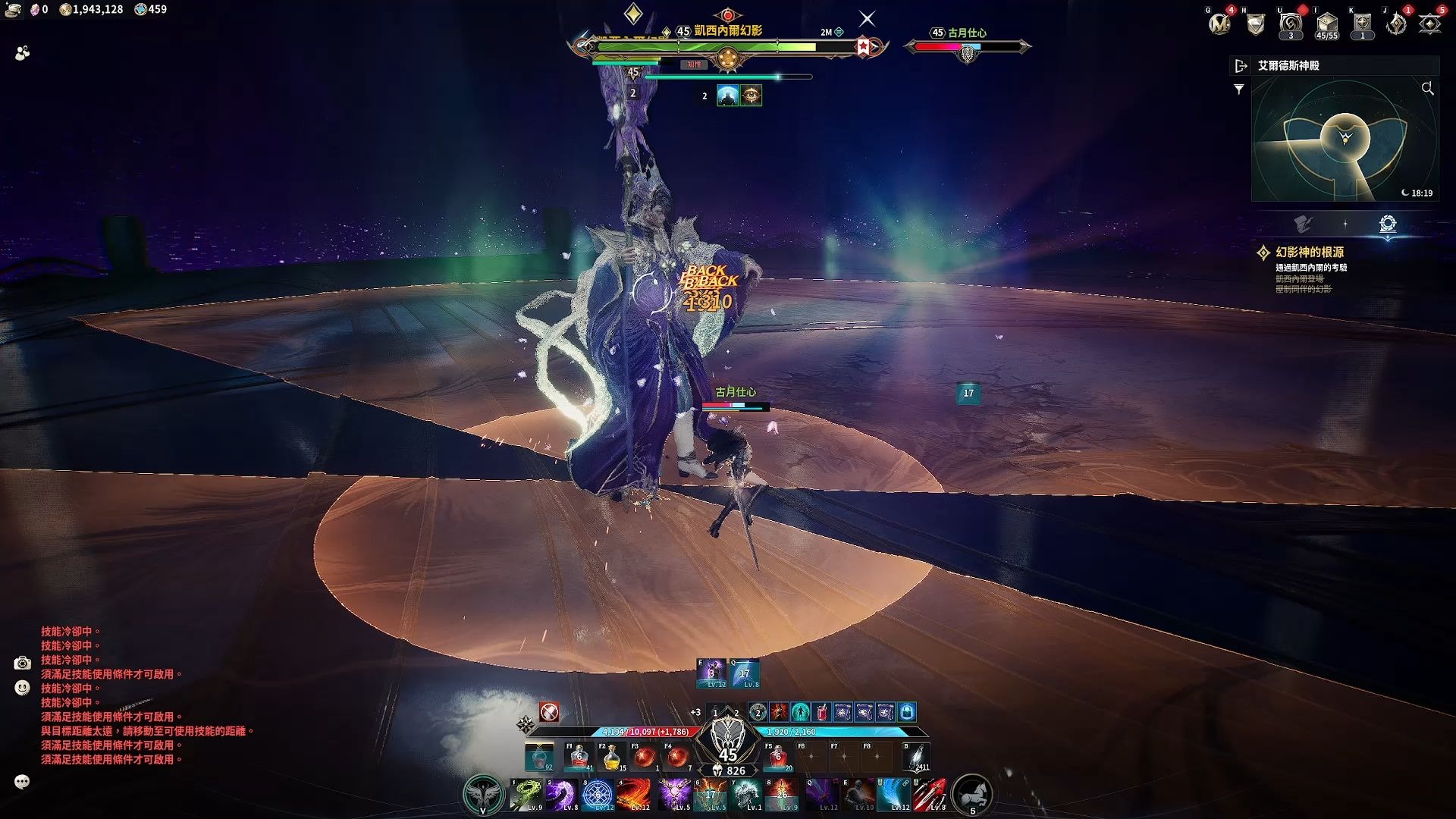The width and height of the screenshot is (1456, 819).
Task: Open the minimap filter funnel
Action: pos(1239,89)
